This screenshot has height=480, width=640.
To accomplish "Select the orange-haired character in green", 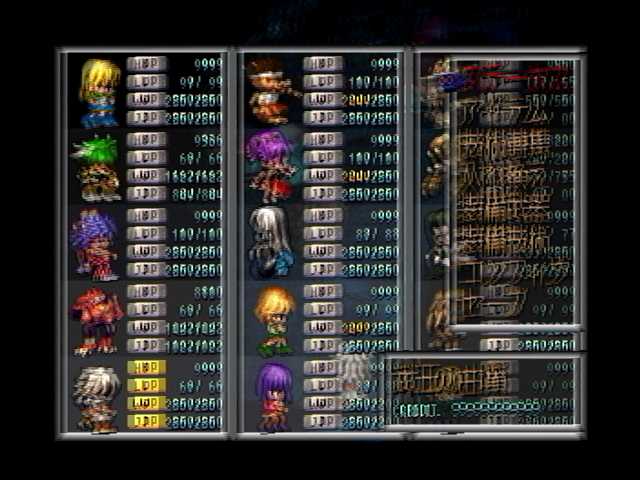I will (x=273, y=320).
